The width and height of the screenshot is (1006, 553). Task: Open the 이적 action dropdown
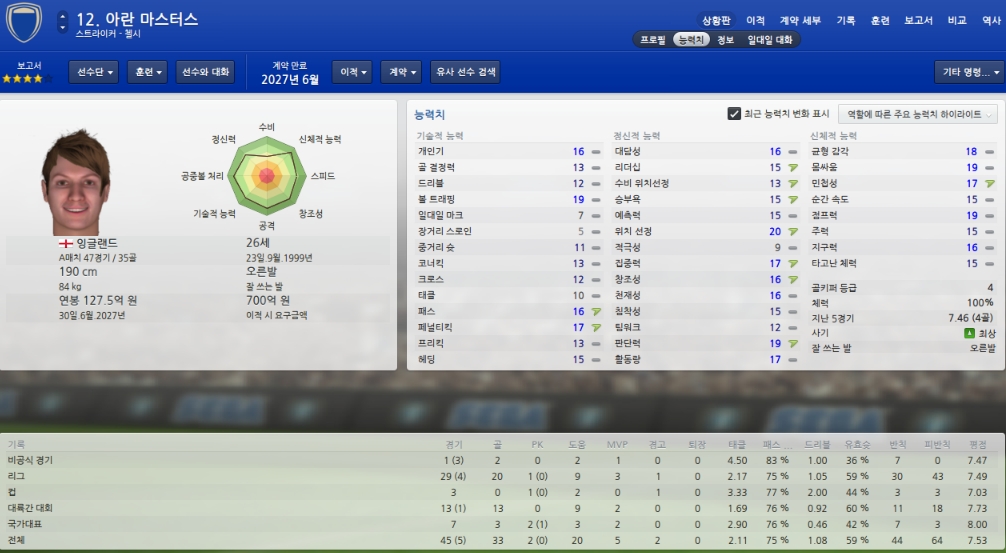tap(355, 72)
